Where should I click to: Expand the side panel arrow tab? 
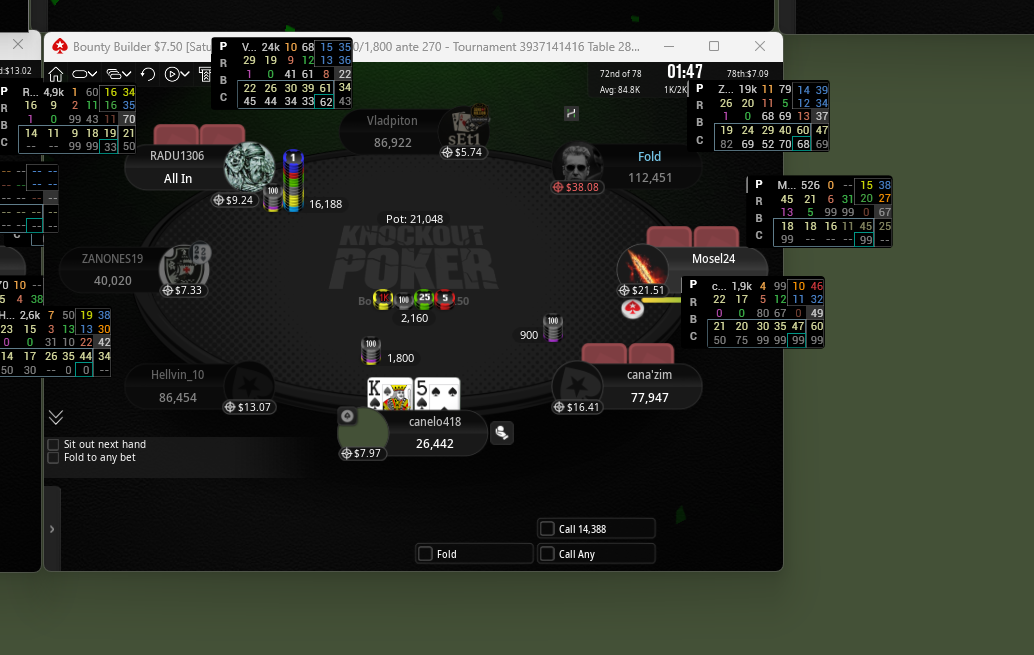tap(52, 528)
